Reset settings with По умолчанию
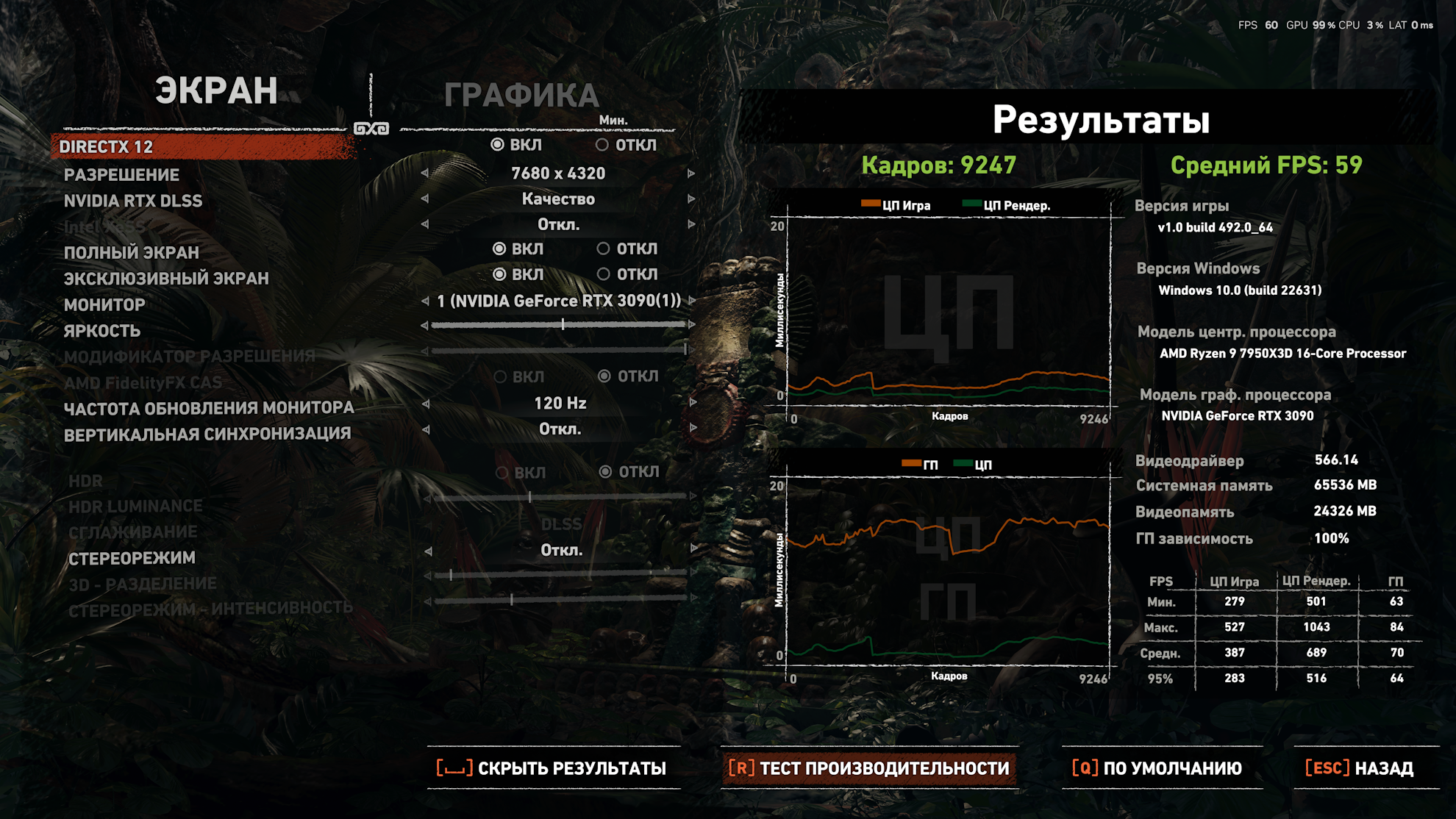Screen dimensions: 1456x819 coord(1158,768)
